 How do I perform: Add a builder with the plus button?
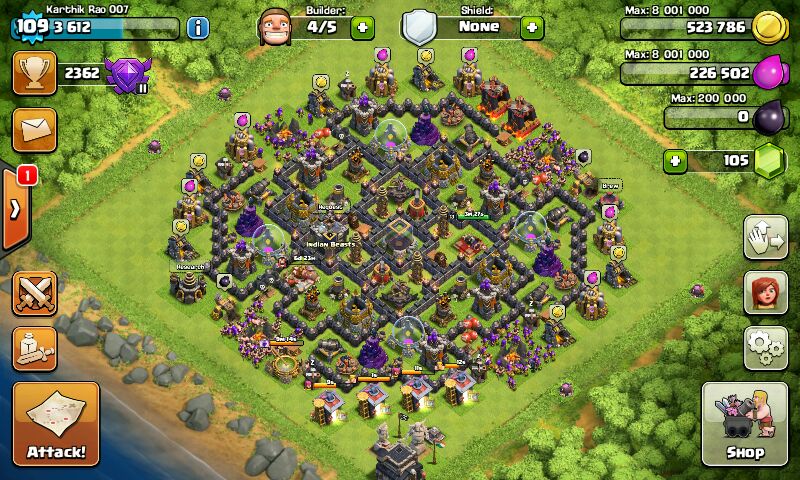[x=363, y=28]
